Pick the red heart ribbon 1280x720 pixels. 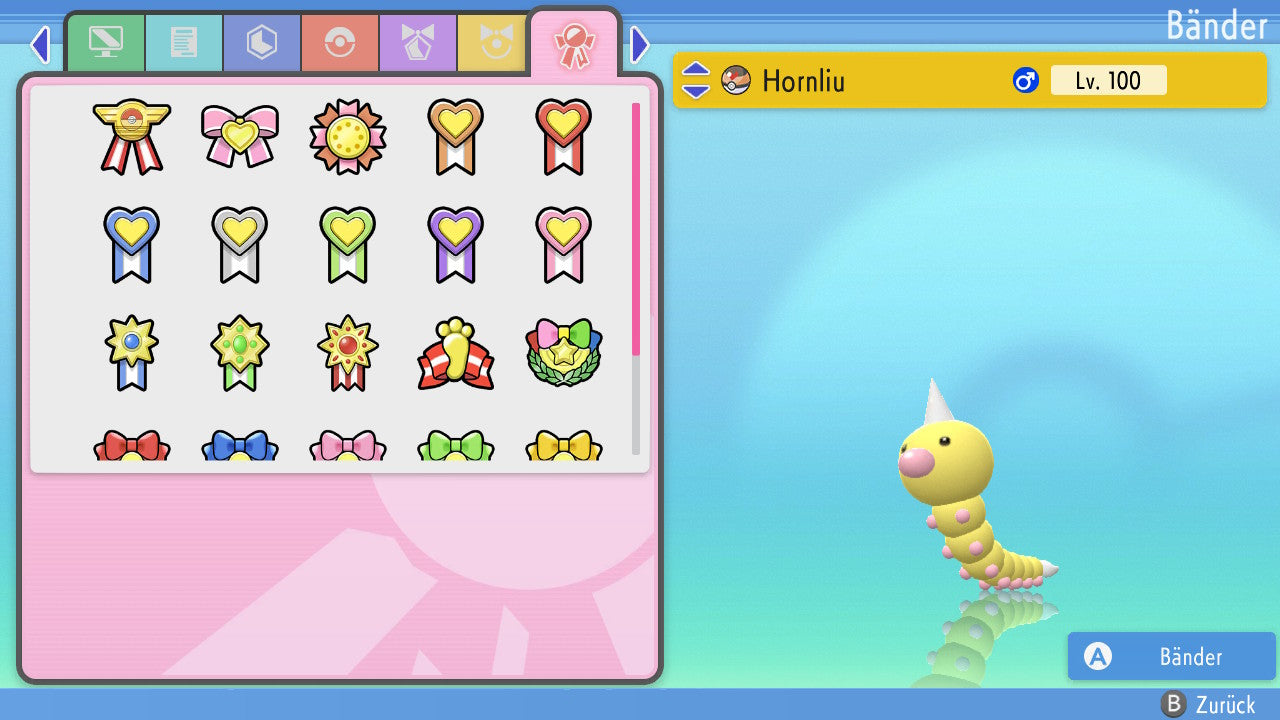tap(563, 136)
